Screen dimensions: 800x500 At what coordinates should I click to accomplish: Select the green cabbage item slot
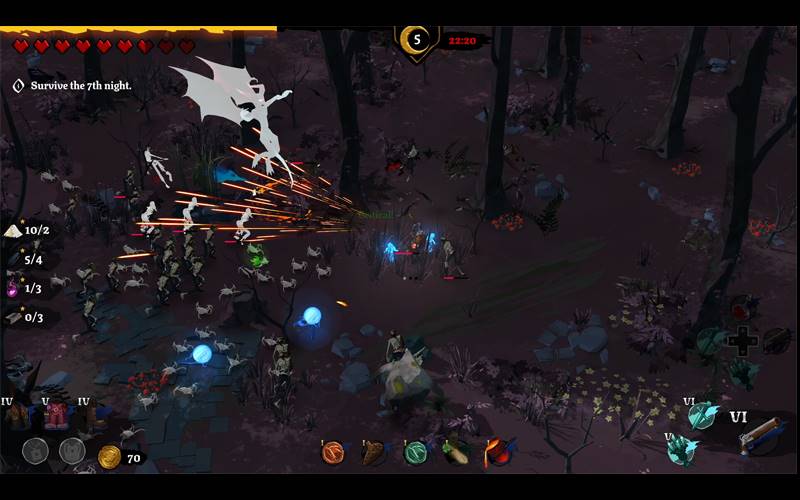click(x=415, y=452)
